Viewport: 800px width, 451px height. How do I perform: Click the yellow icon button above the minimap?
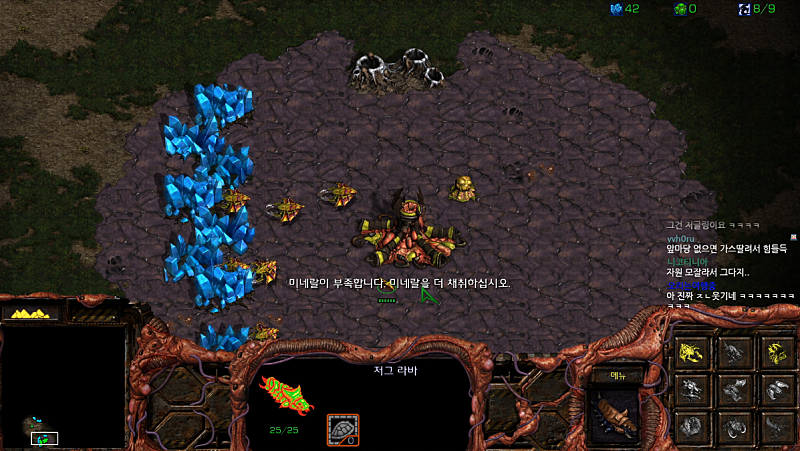(x=32, y=313)
